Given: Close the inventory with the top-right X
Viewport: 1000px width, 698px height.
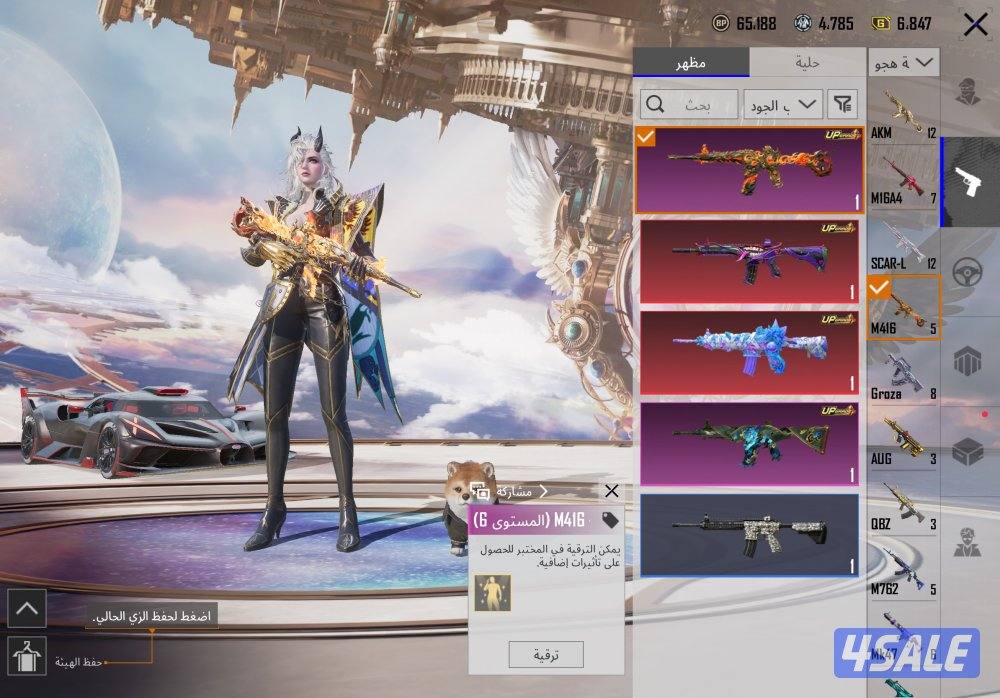Looking at the screenshot, I should pyautogui.click(x=974, y=25).
